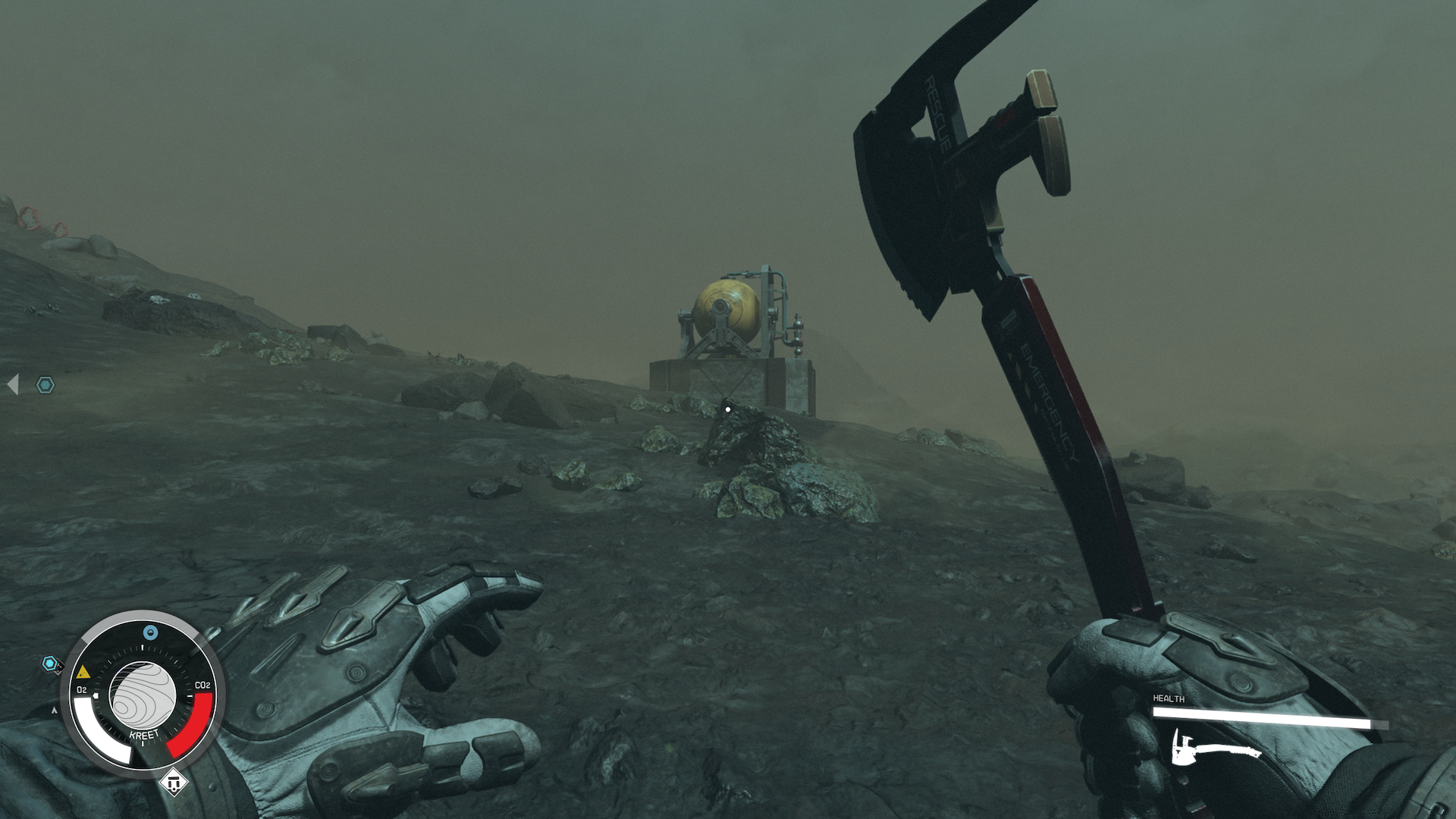Click the yellow hazard warning triangle
This screenshot has width=1456, height=819.
[x=83, y=672]
